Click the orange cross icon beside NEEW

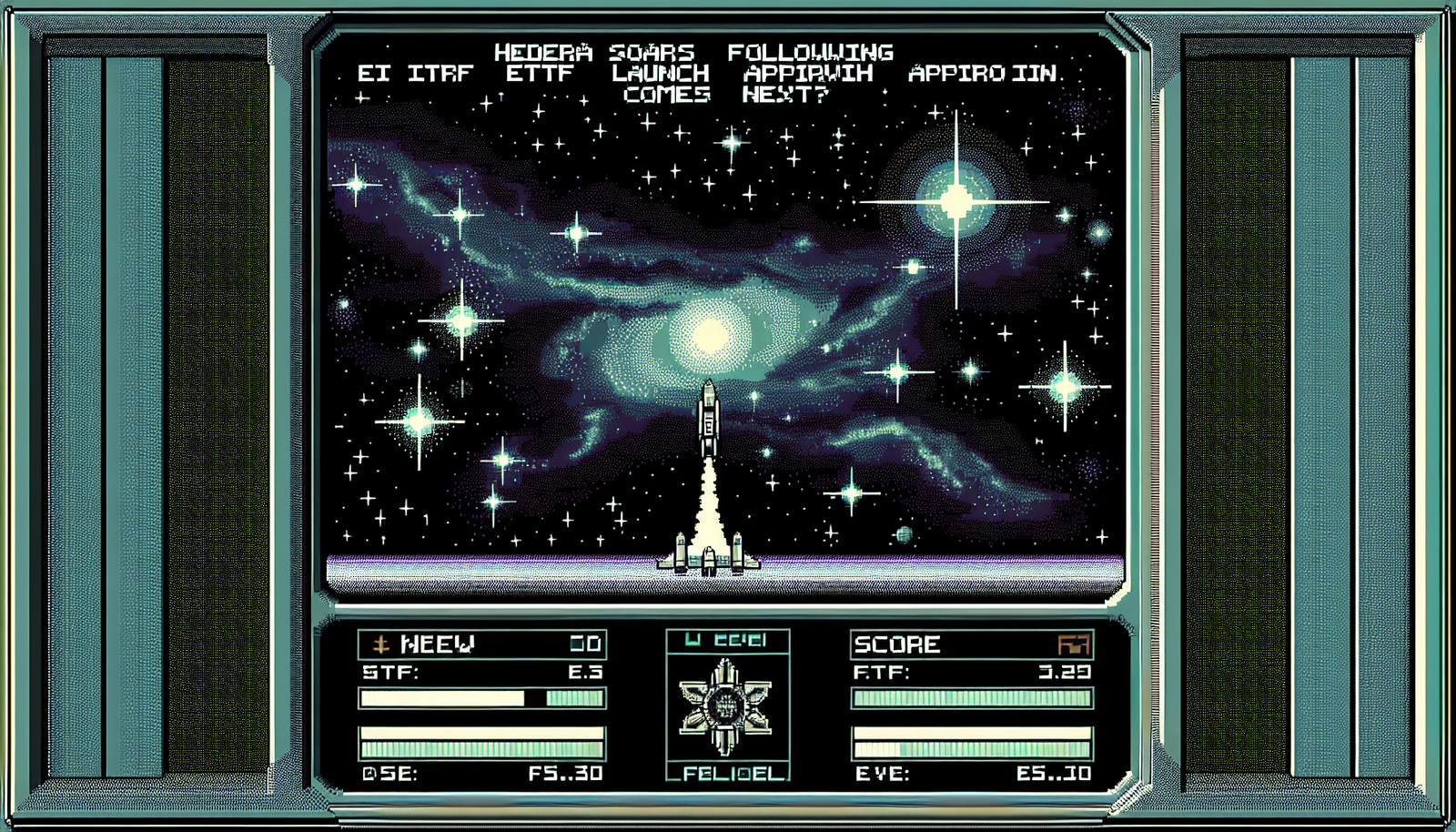[x=381, y=645]
